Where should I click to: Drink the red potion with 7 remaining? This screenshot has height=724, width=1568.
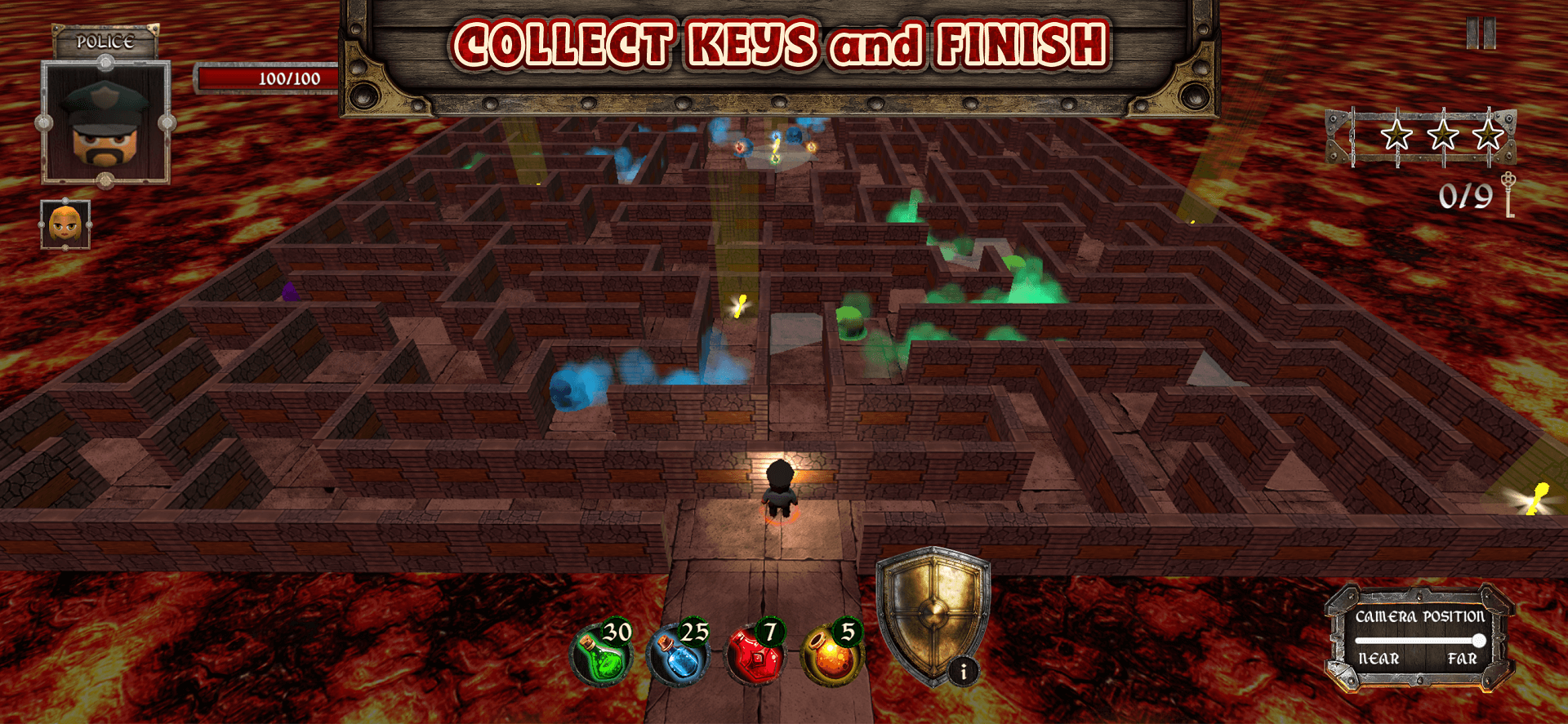[756, 655]
